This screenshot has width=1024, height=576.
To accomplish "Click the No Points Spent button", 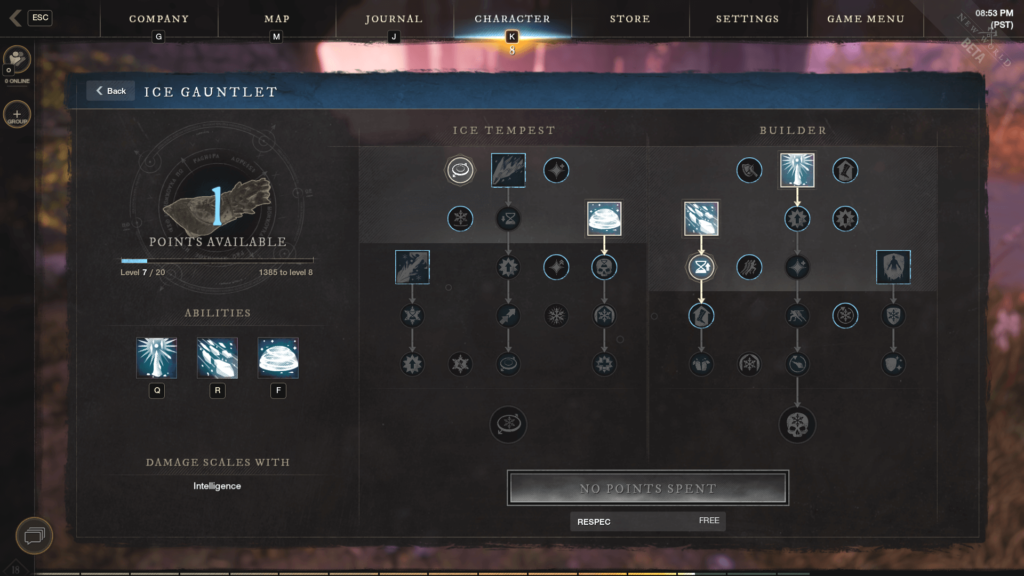I will click(648, 488).
